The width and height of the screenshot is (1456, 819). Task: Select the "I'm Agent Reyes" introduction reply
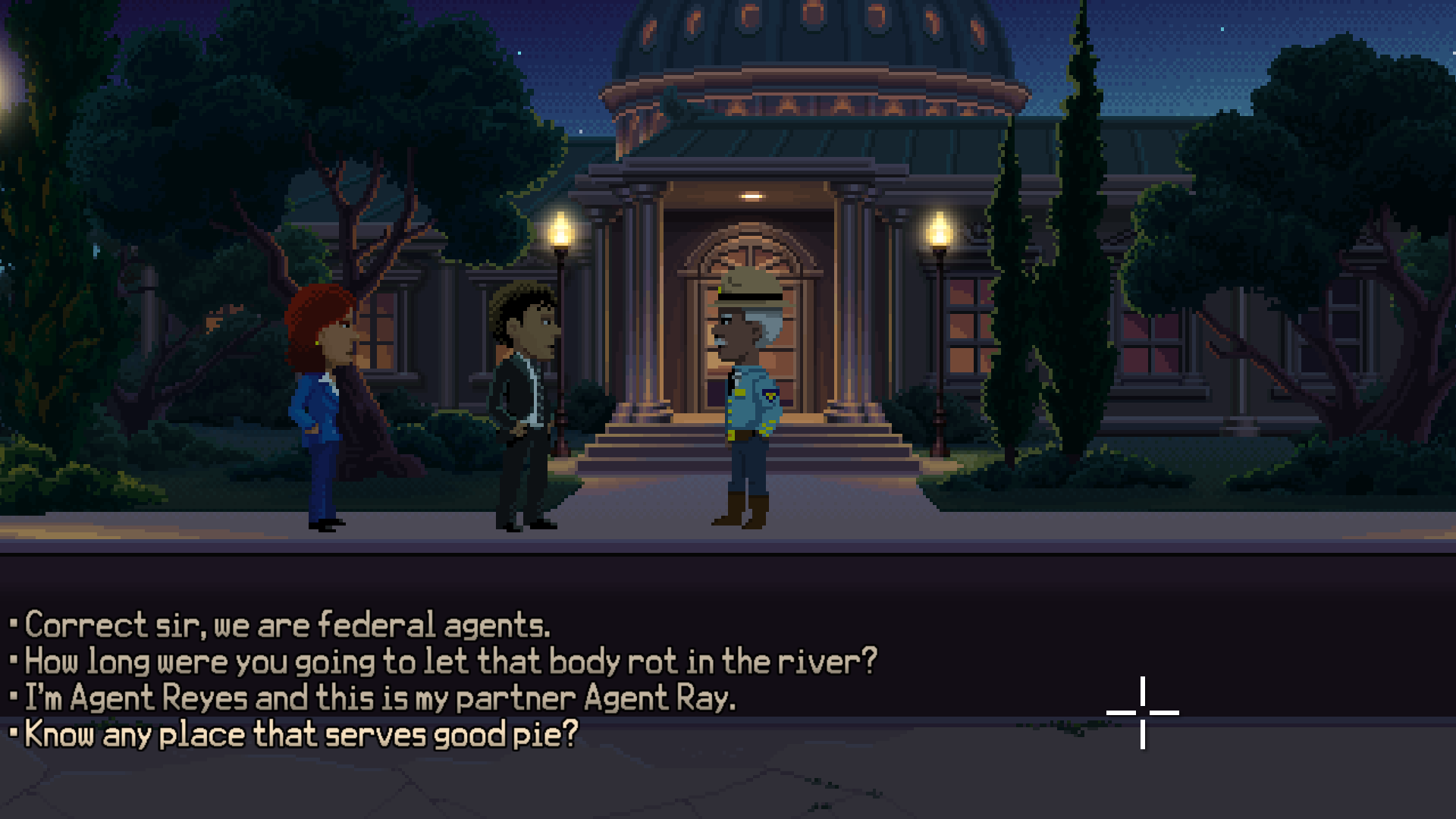380,698
